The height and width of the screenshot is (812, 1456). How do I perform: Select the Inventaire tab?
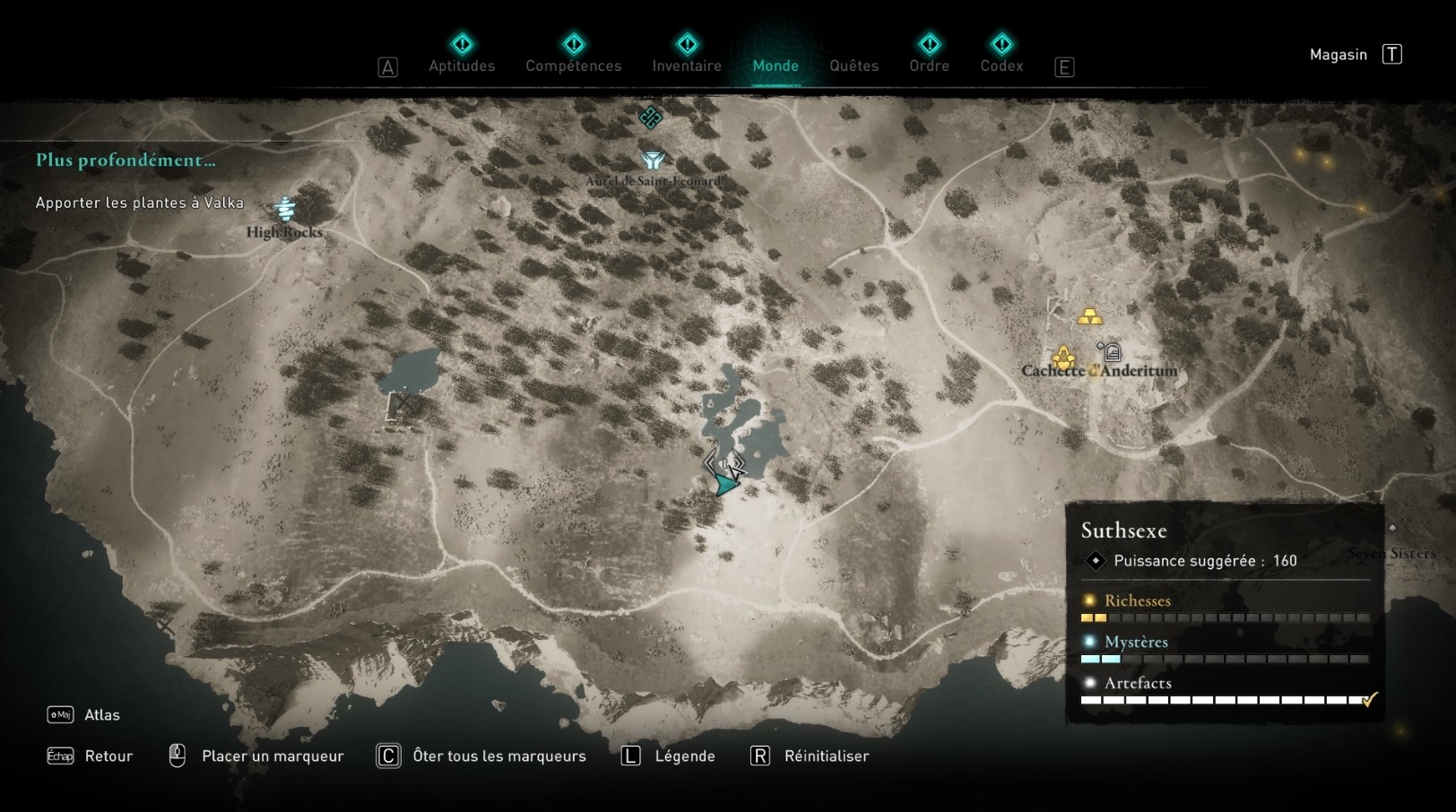tap(687, 65)
